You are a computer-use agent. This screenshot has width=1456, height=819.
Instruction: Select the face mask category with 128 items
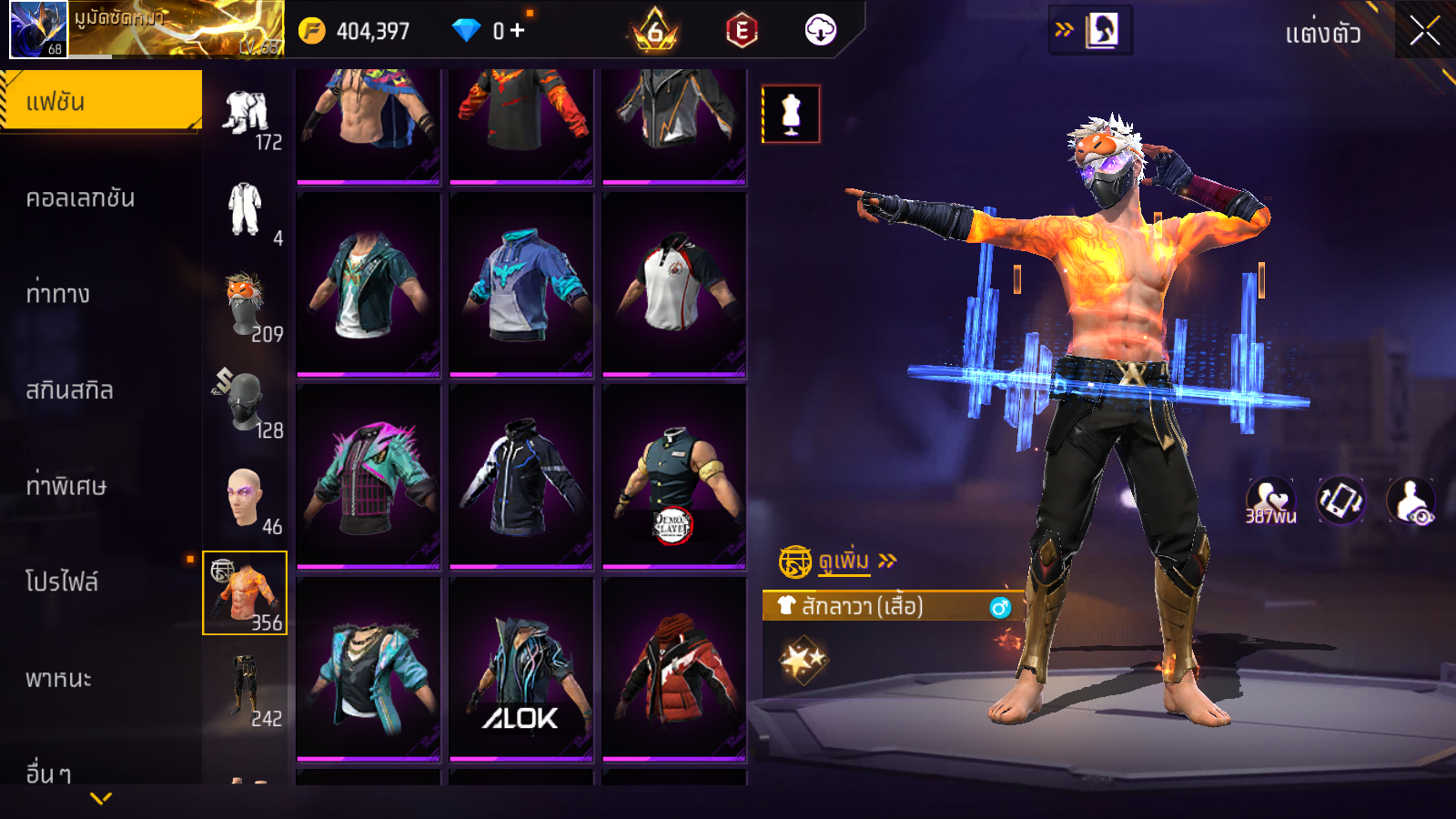[246, 404]
